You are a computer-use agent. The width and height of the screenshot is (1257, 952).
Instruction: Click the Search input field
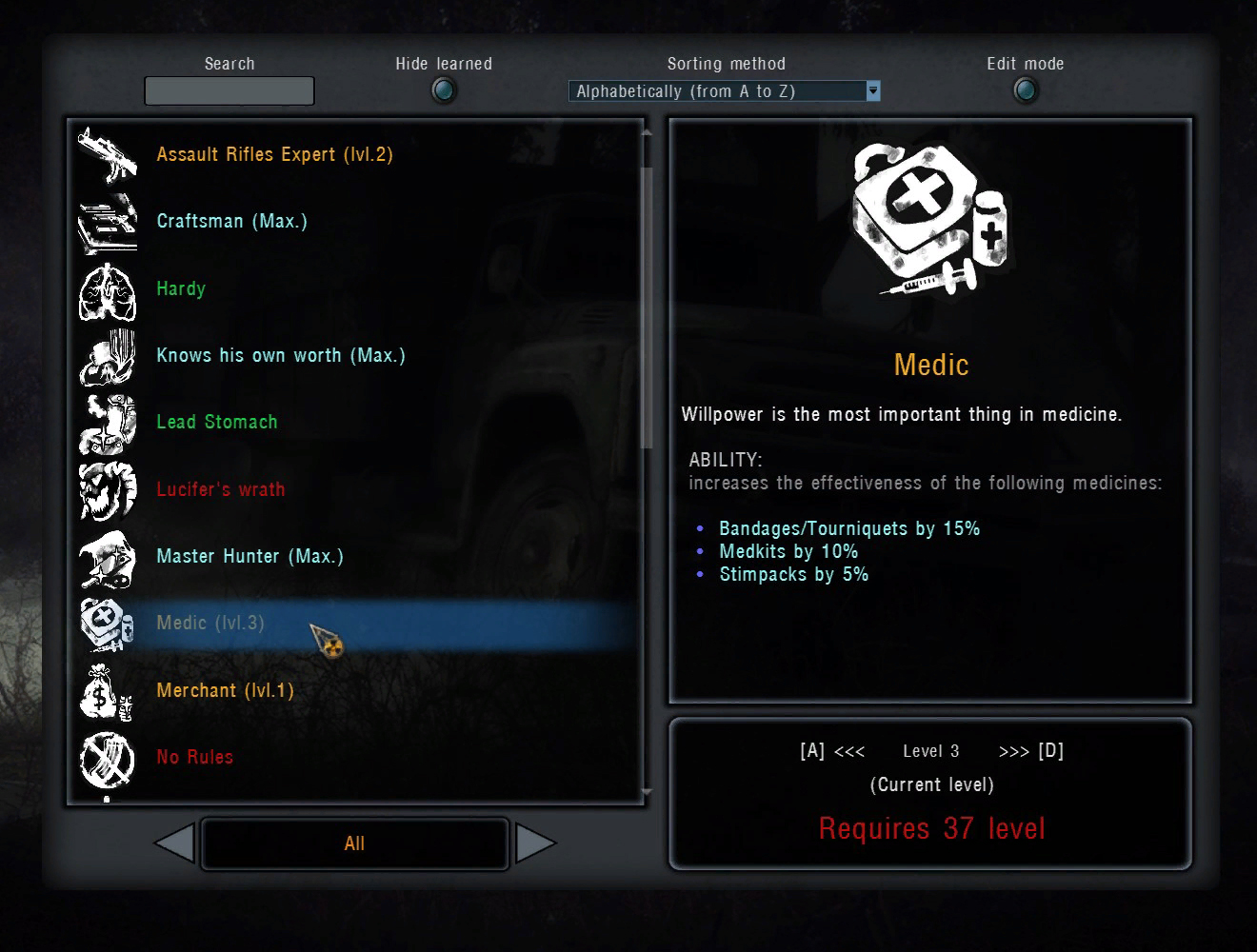coord(229,91)
